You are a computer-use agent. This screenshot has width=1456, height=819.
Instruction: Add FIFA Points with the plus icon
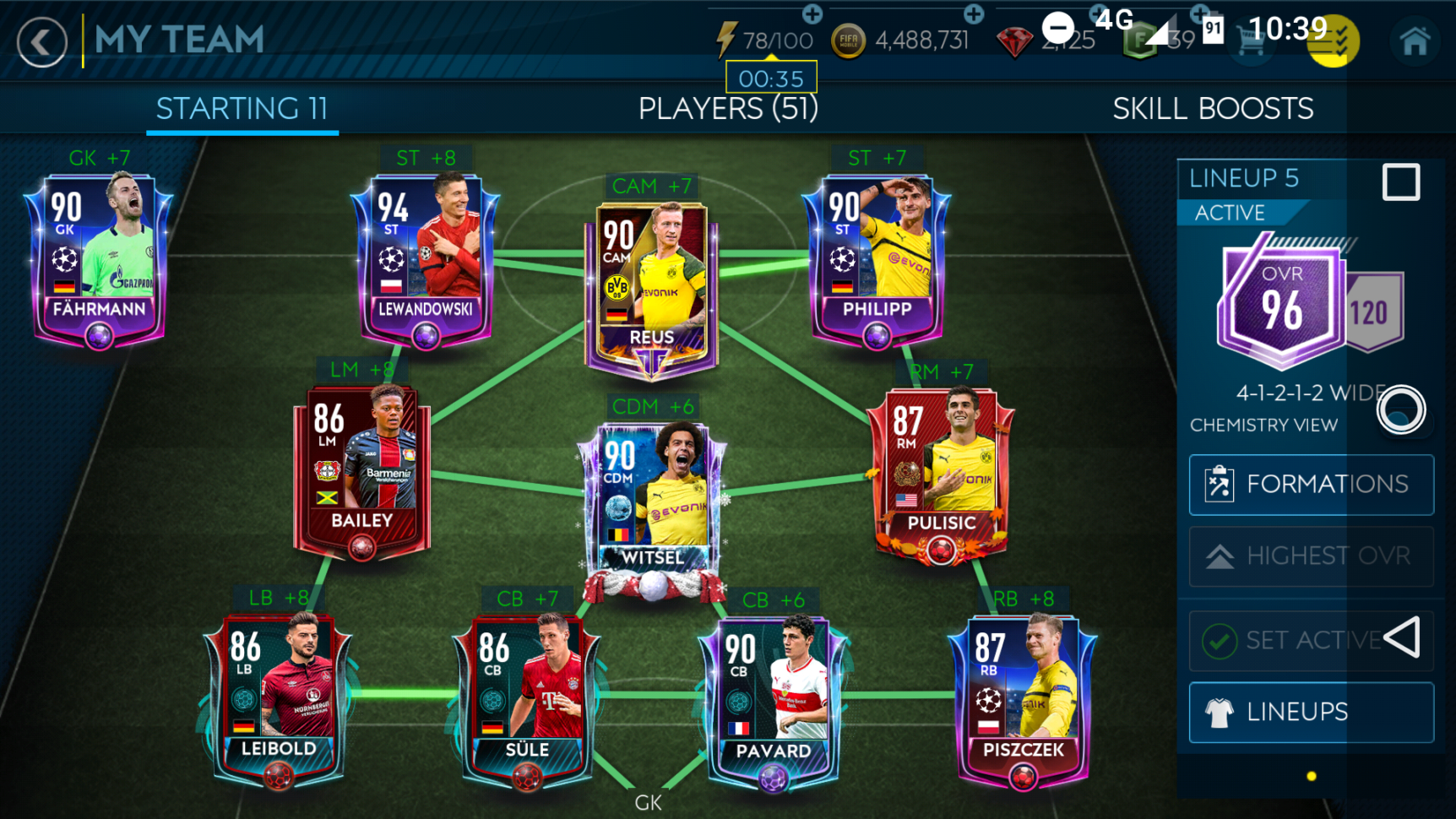tap(1199, 14)
